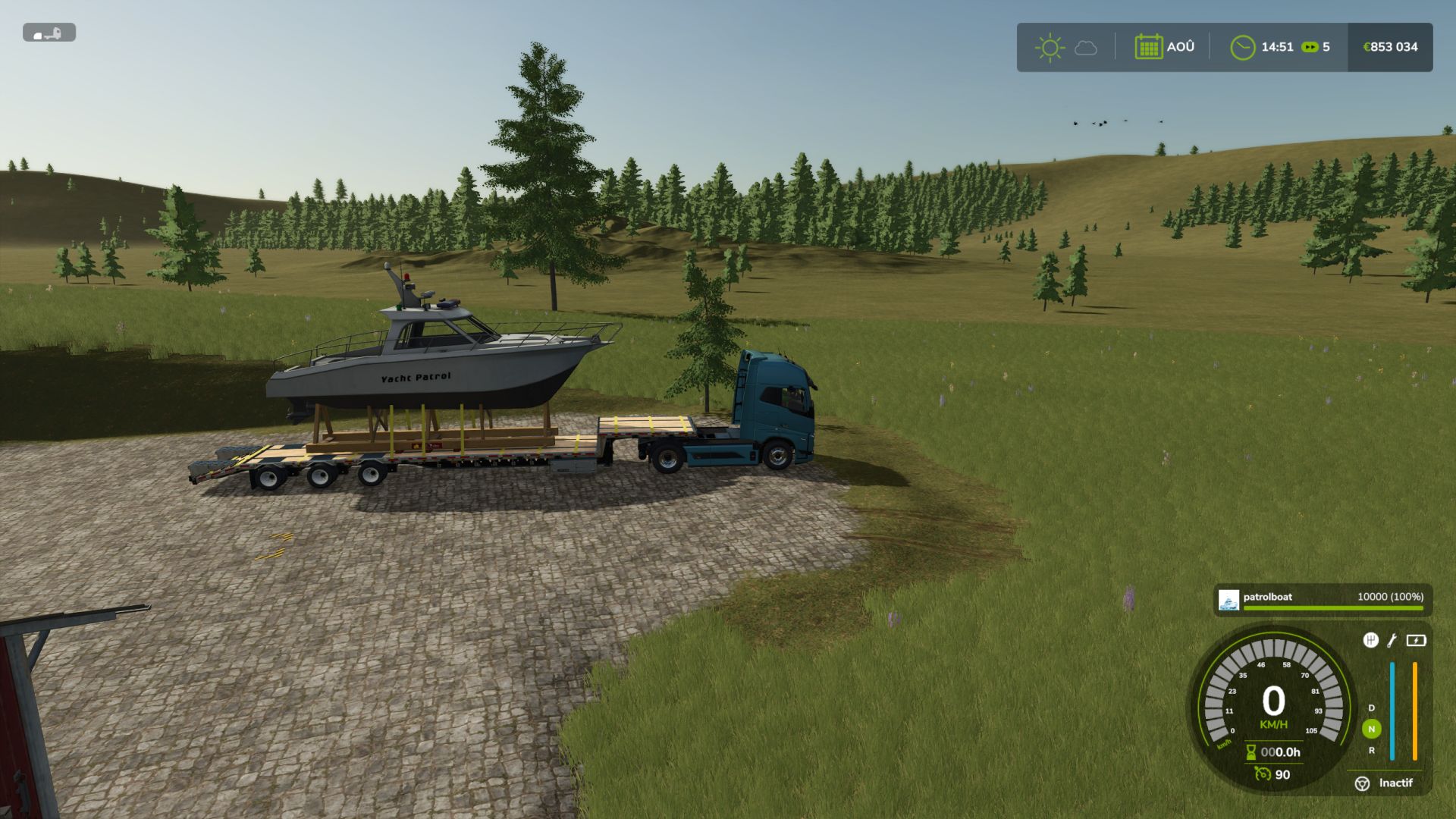The width and height of the screenshot is (1456, 819).
Task: Activate the steering wheel helper icon
Action: 1362,783
